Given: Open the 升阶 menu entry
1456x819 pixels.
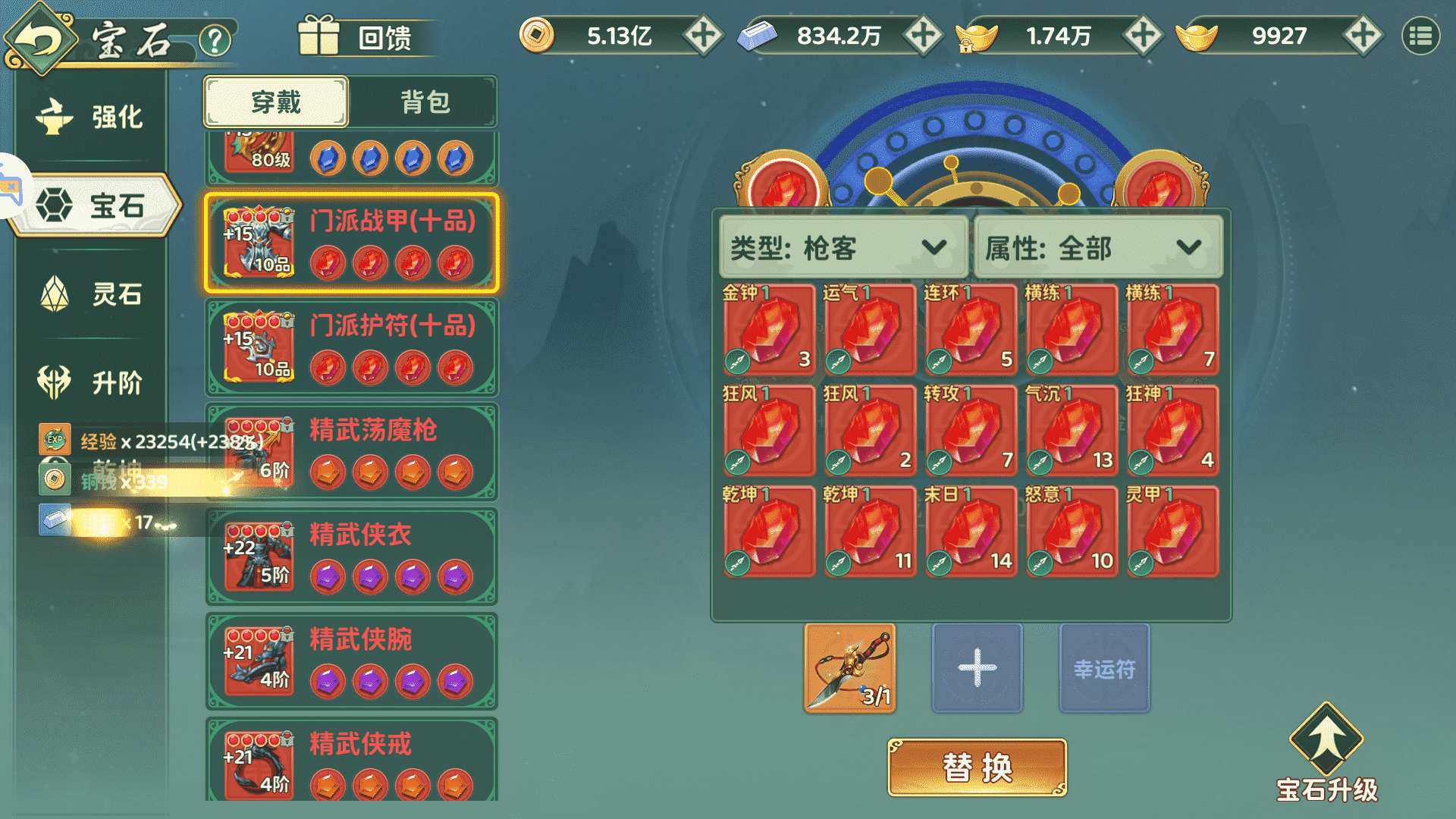Looking at the screenshot, I should (91, 382).
